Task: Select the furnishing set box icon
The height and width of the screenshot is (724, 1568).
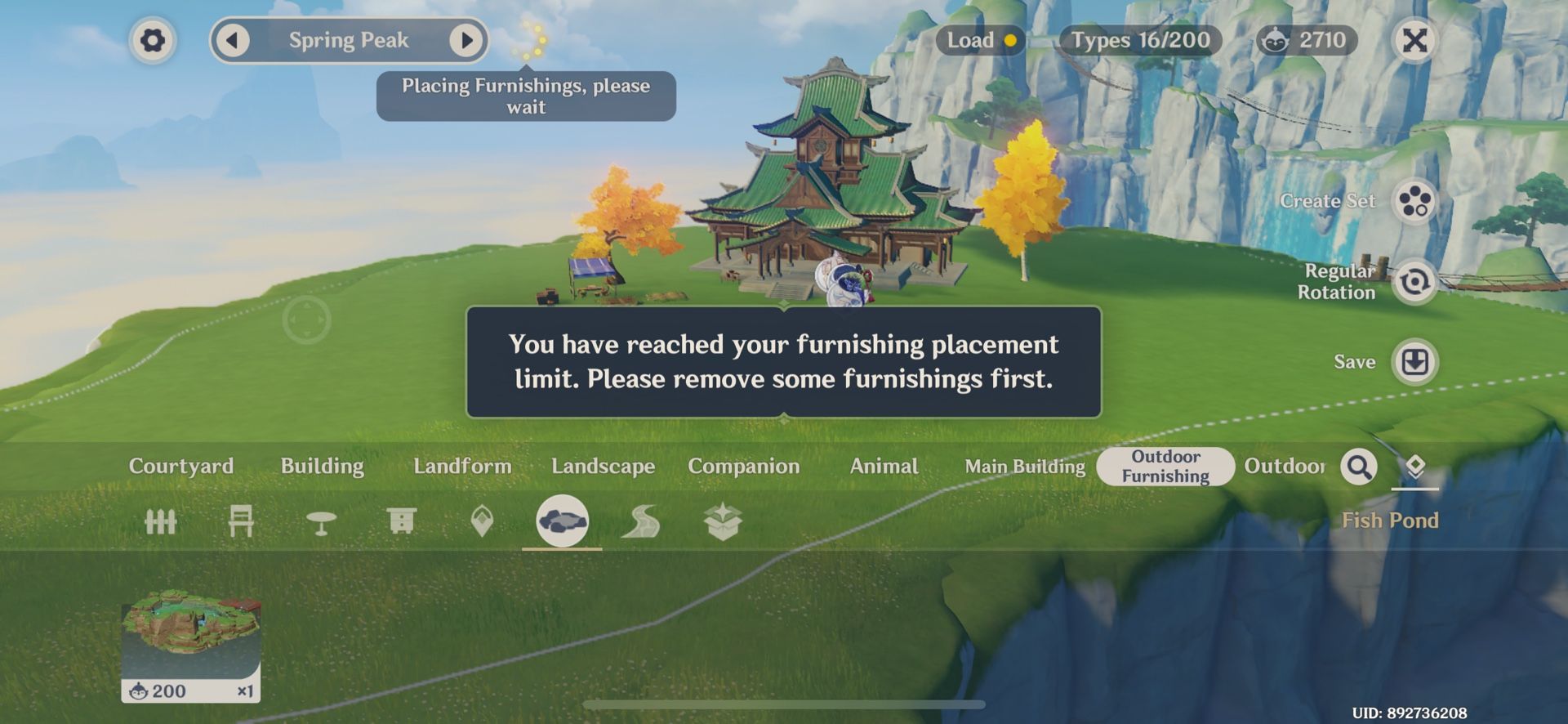Action: (x=724, y=523)
